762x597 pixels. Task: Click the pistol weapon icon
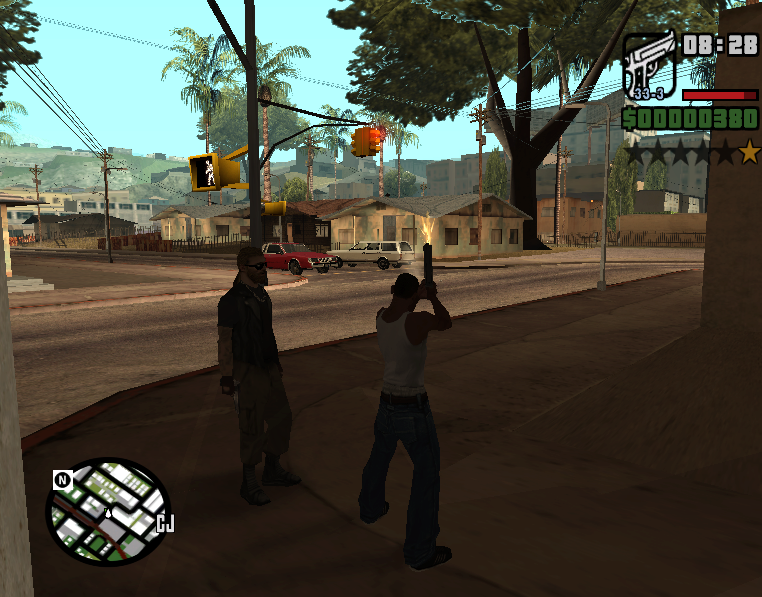649,65
